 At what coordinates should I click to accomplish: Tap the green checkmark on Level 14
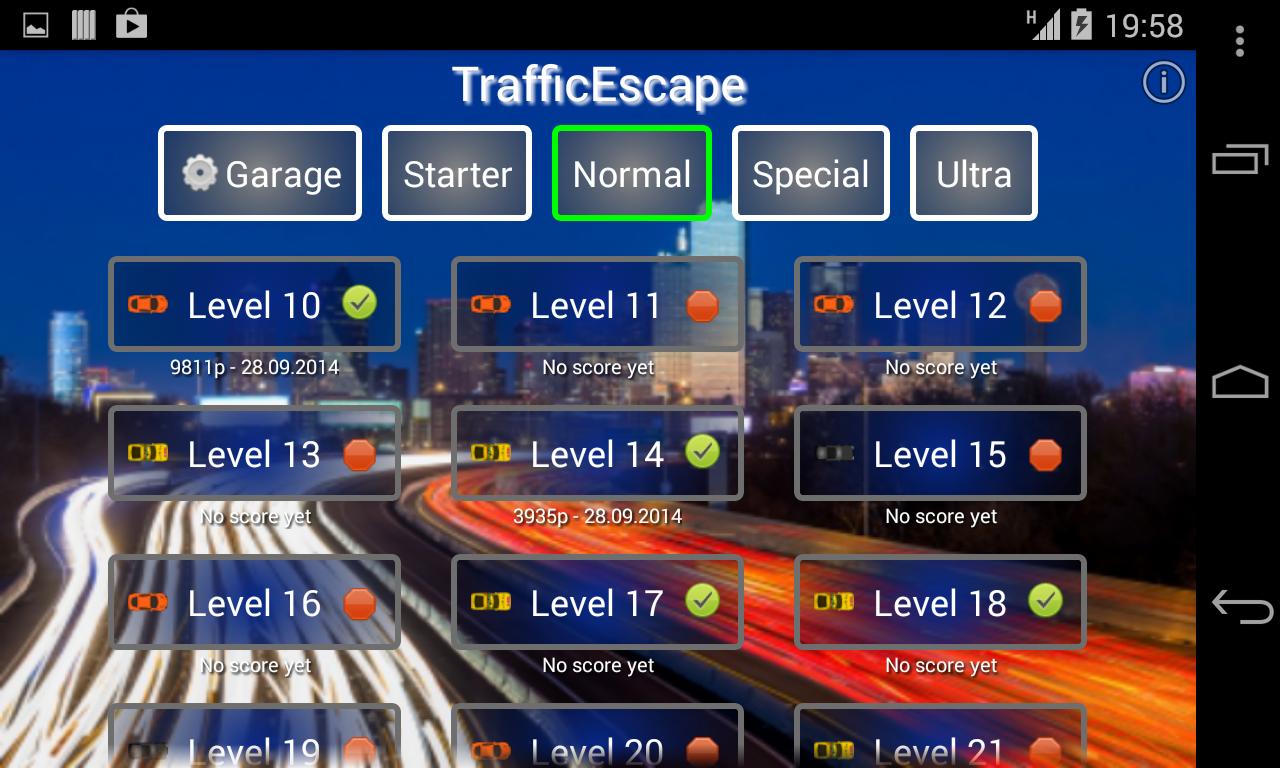[702, 452]
